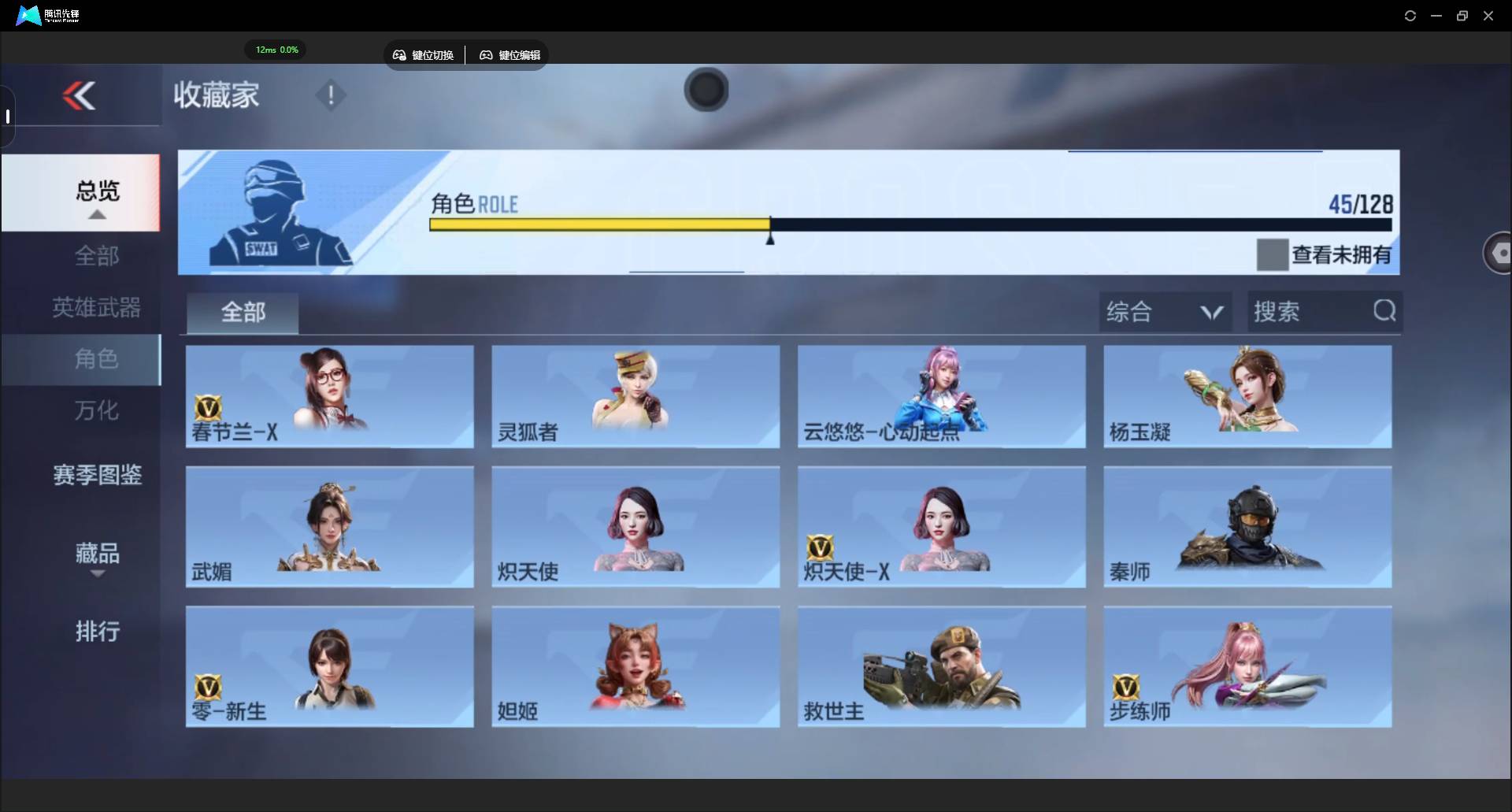Click the chevron next to 综合
Image resolution: width=1512 pixels, height=812 pixels.
tap(1212, 313)
